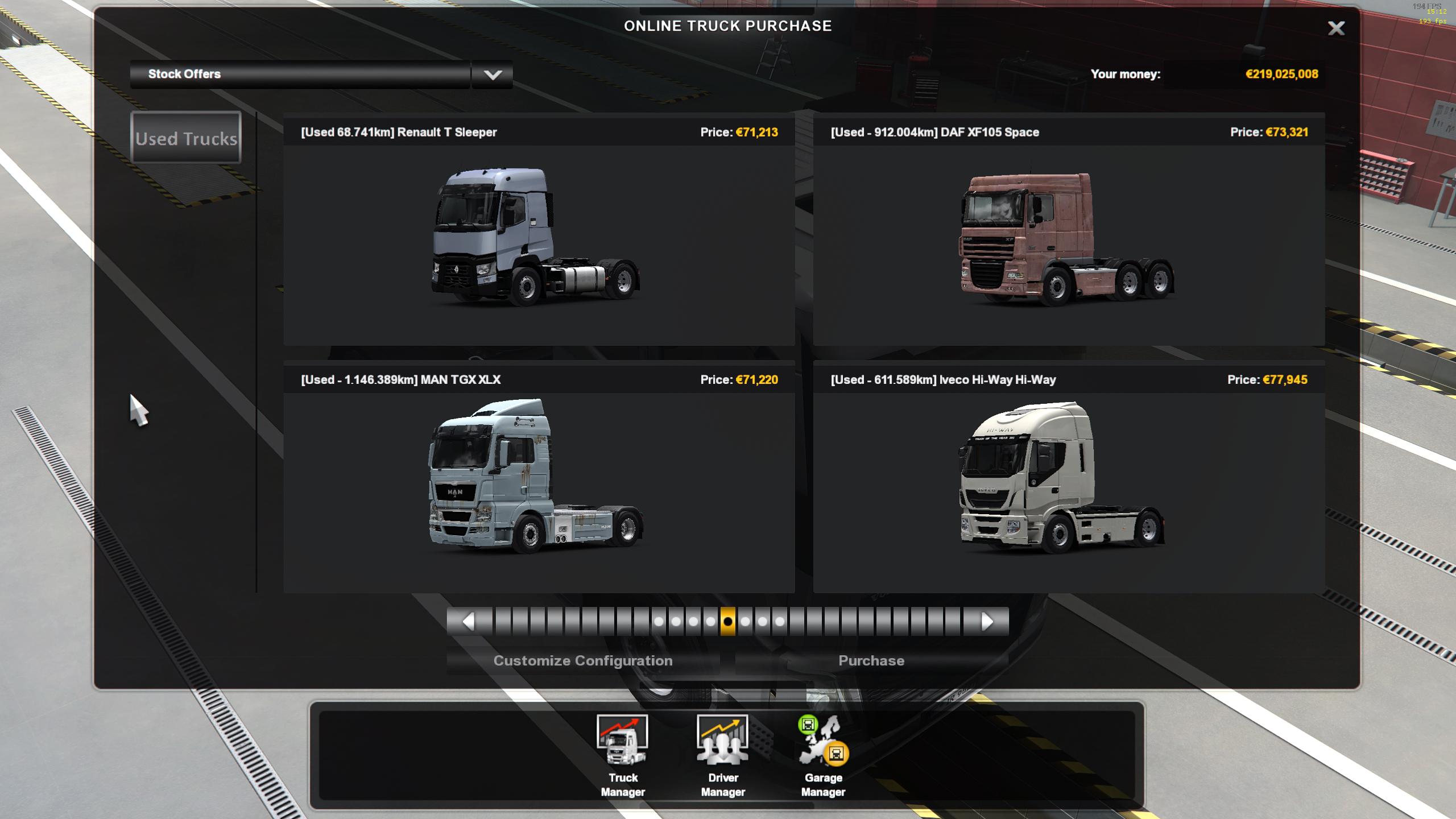Image resolution: width=1456 pixels, height=819 pixels.
Task: Click Customize Configuration
Action: [582, 661]
